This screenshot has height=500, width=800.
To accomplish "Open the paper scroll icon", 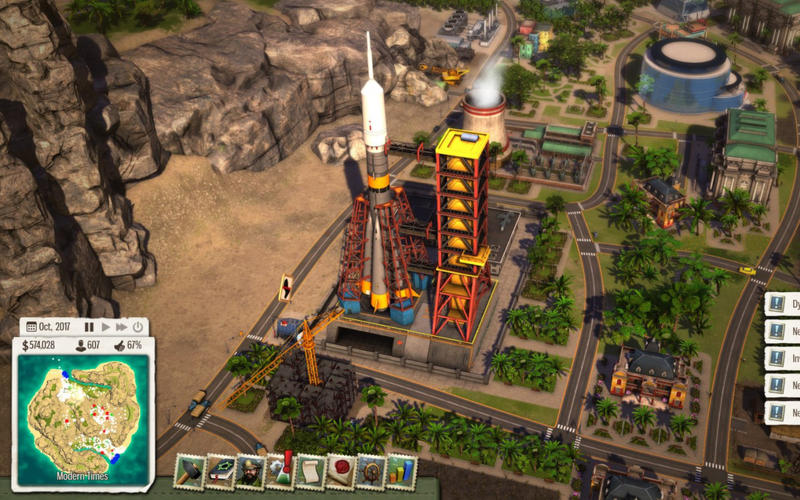I will click(311, 471).
